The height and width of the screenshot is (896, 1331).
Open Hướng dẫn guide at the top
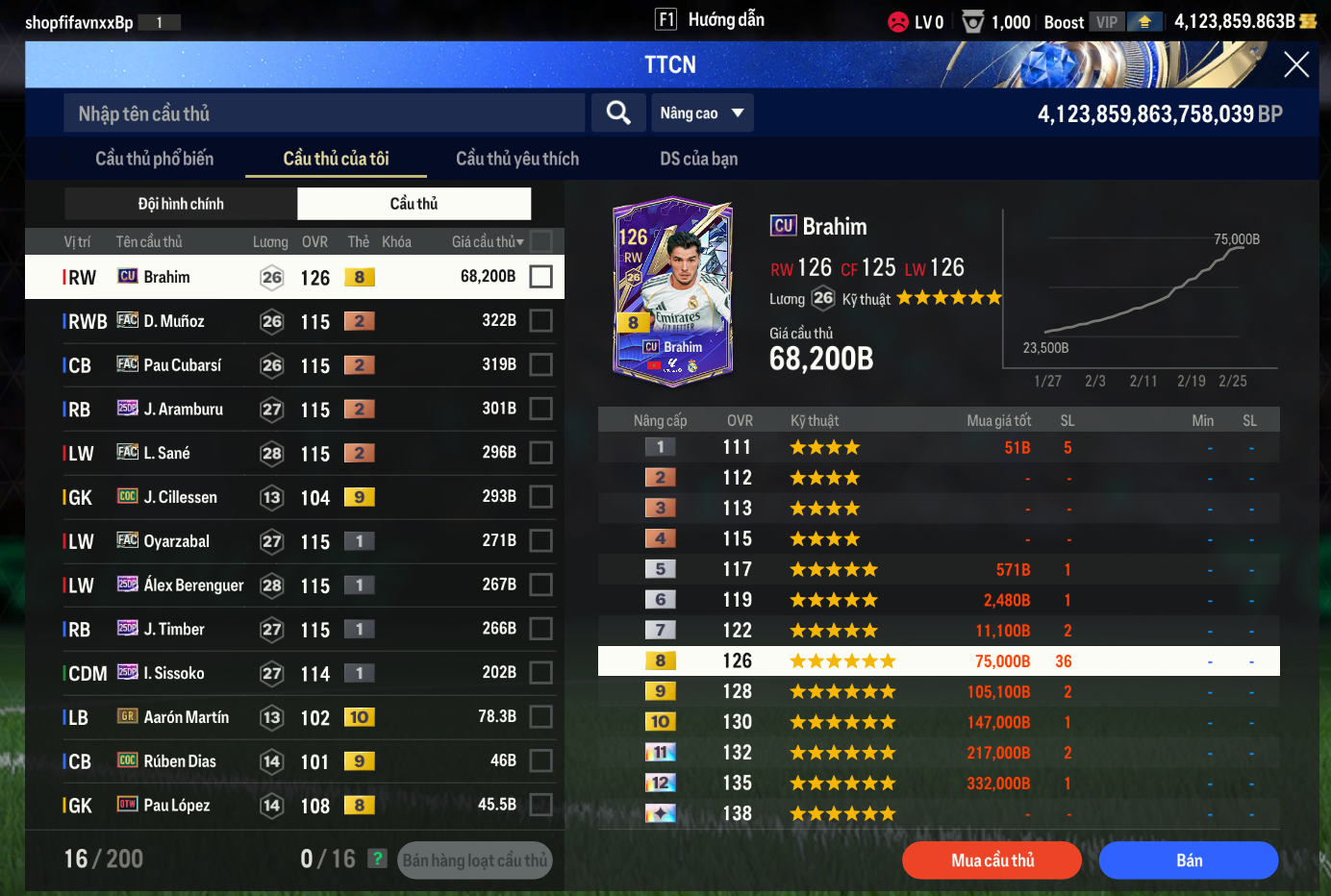(x=711, y=19)
